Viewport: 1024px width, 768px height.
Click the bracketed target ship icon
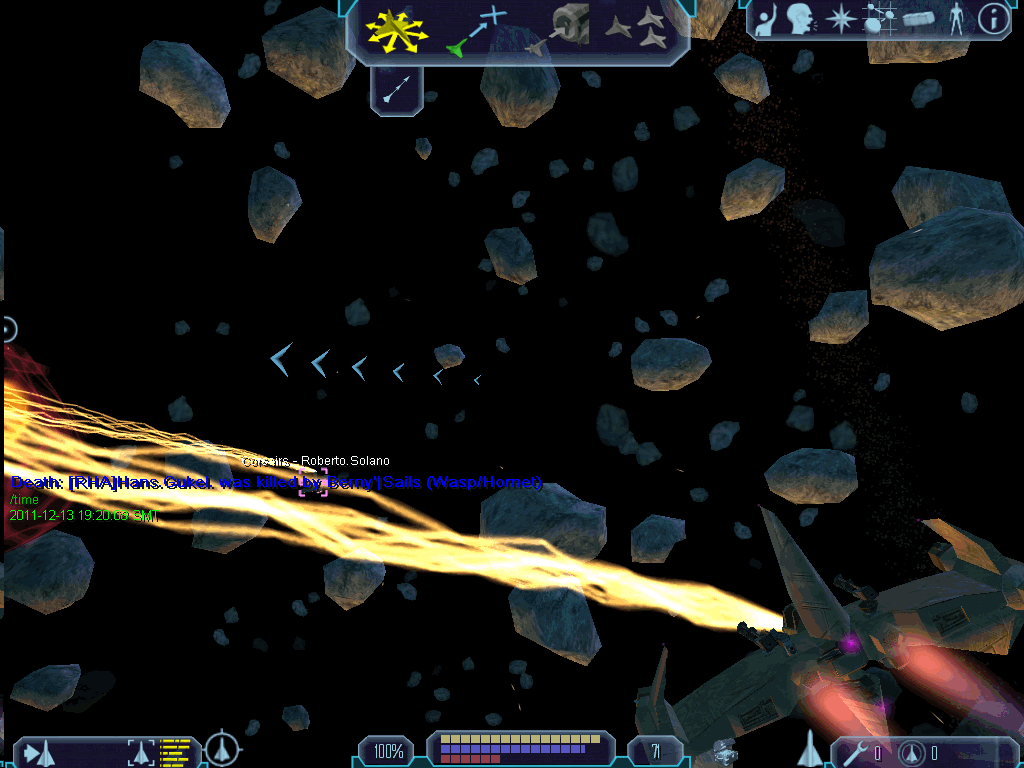[x=141, y=751]
